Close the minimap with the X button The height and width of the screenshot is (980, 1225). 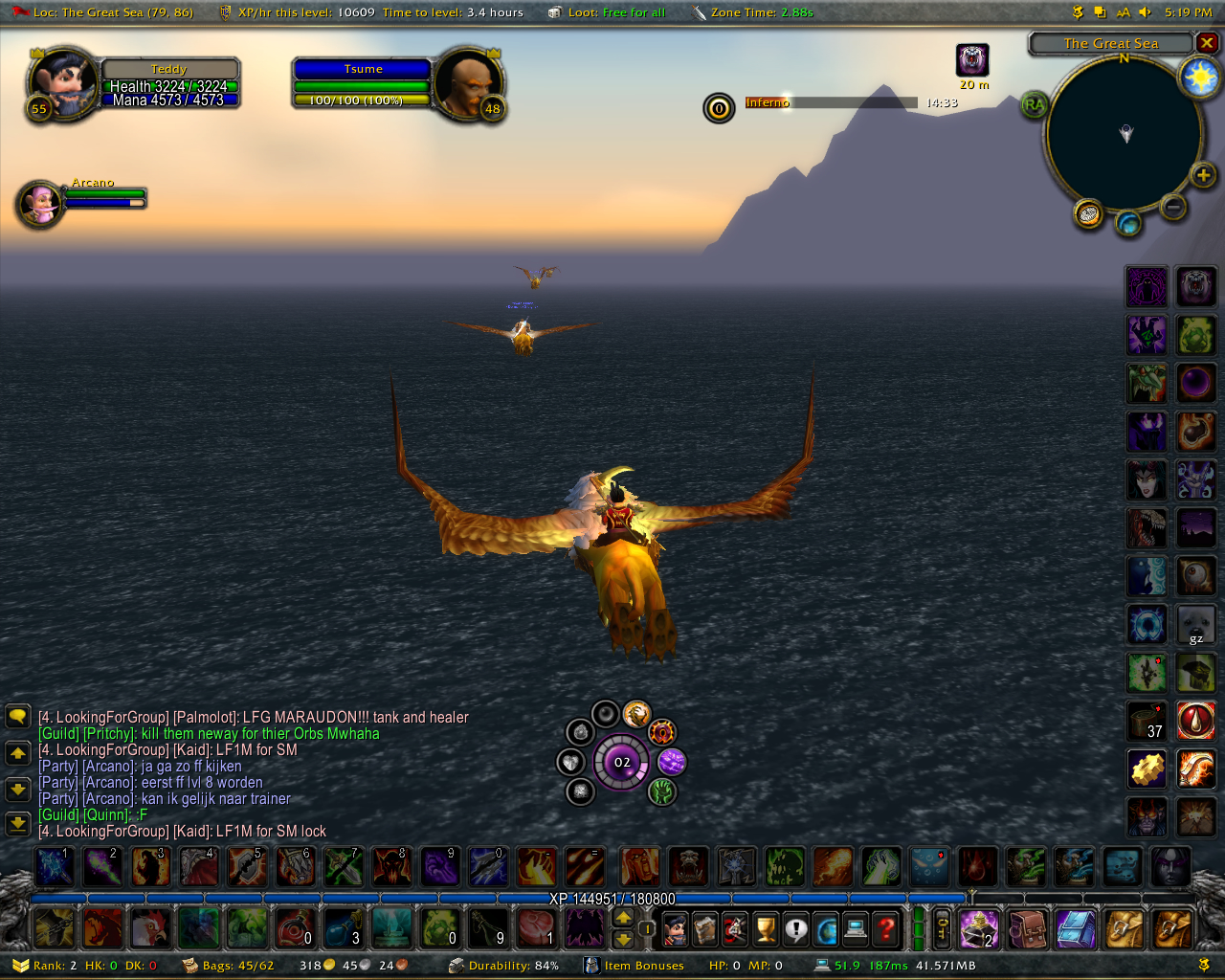(x=1207, y=43)
